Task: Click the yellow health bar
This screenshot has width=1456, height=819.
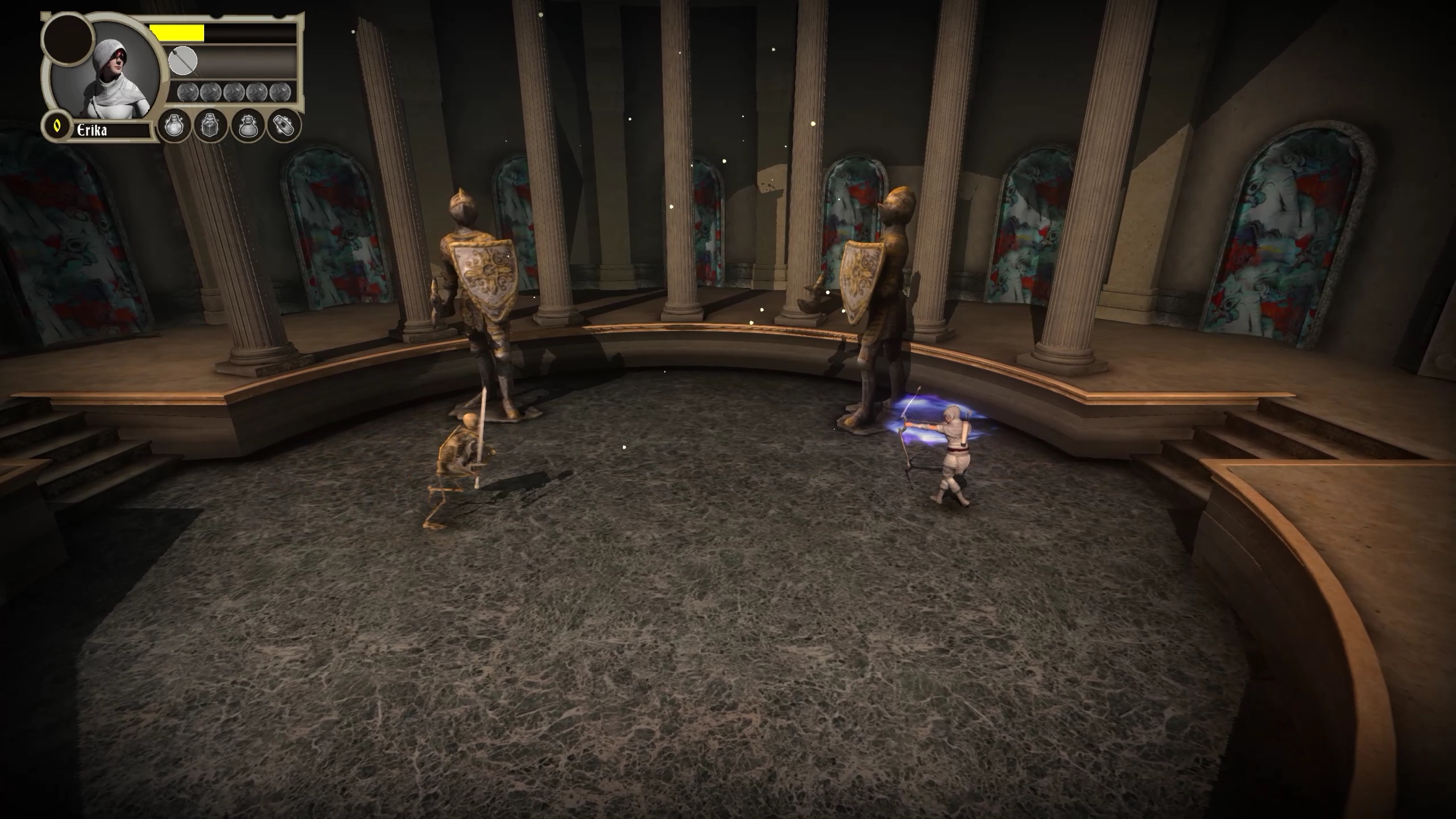Action: pos(179,32)
